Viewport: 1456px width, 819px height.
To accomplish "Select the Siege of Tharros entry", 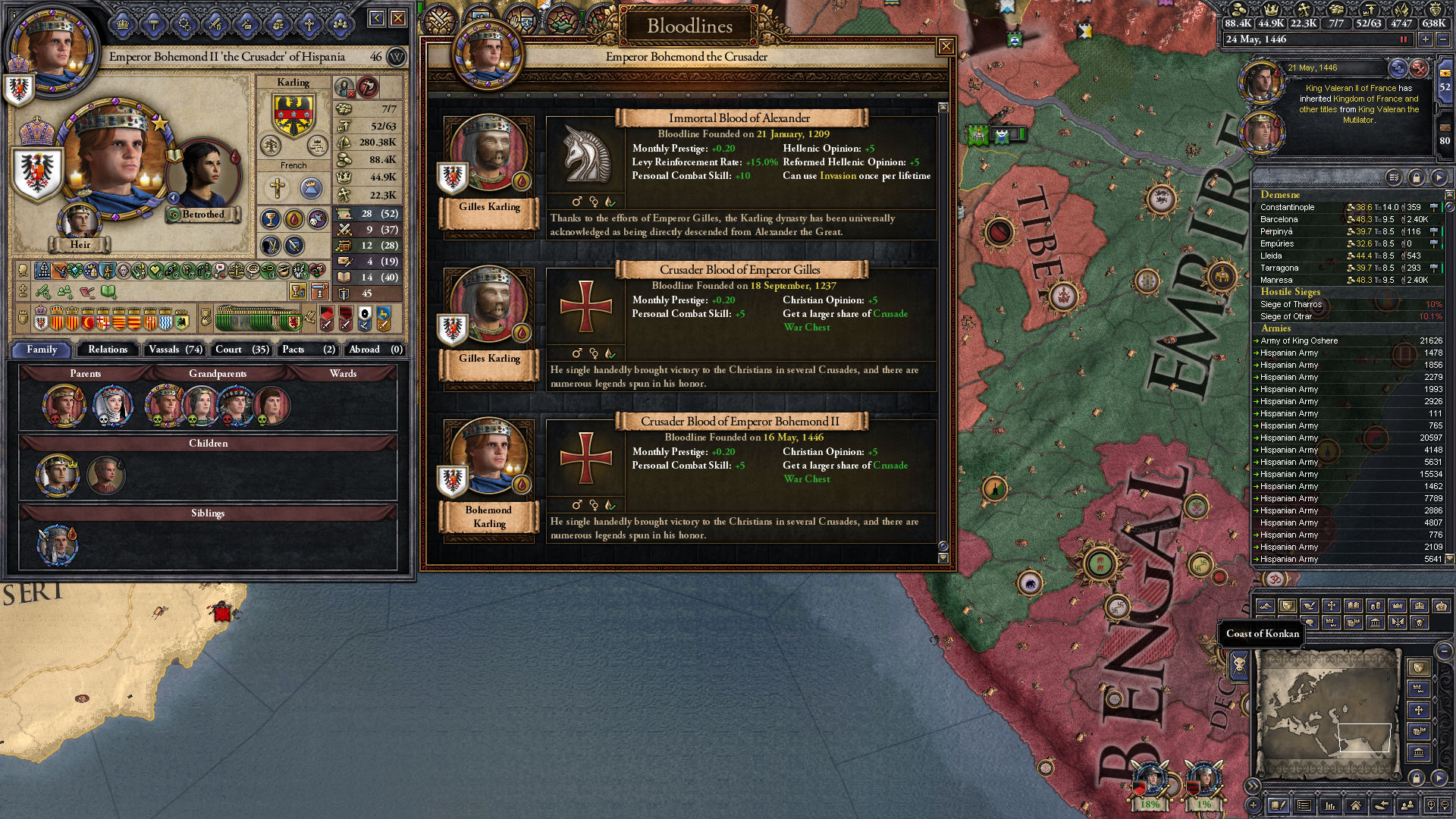I will click(1291, 304).
